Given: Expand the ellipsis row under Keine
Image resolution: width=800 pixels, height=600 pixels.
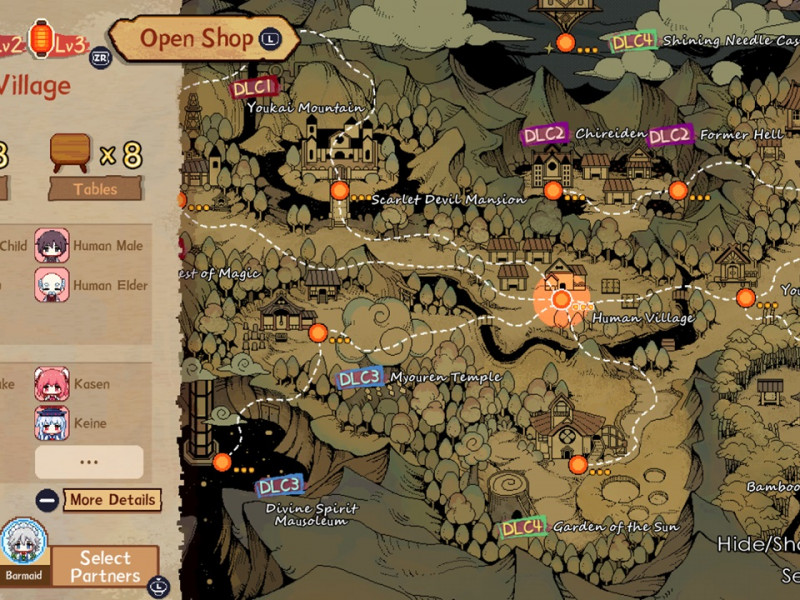Looking at the screenshot, I should pyautogui.click(x=89, y=461).
